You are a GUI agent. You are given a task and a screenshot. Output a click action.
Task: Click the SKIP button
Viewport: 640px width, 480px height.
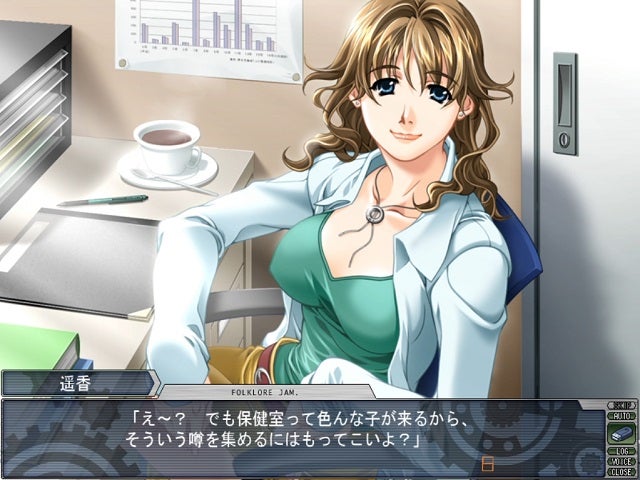tap(620, 406)
